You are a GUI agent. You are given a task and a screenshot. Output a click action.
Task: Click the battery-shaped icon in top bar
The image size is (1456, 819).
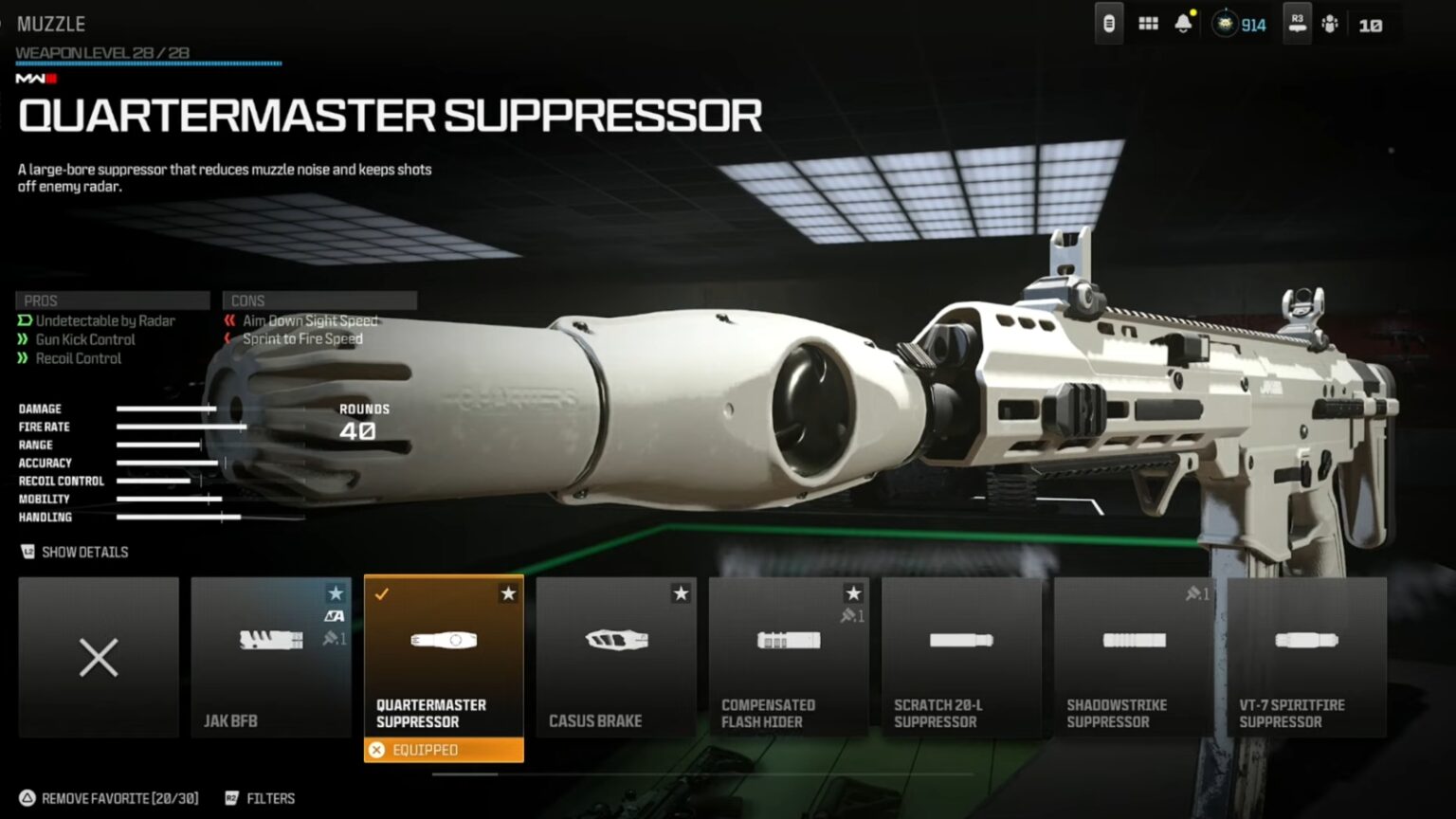1108,25
